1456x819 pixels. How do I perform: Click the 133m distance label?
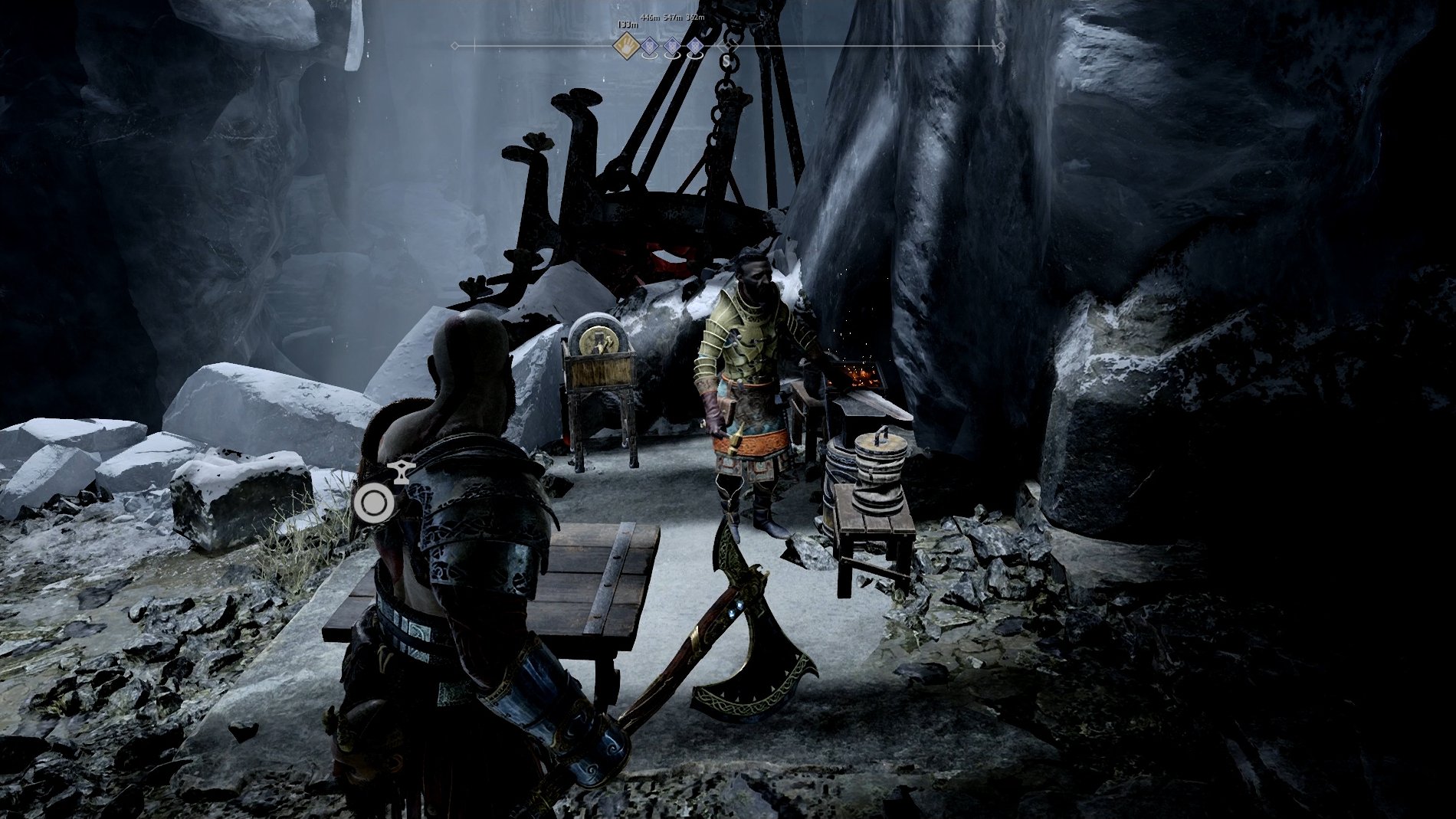click(x=627, y=25)
